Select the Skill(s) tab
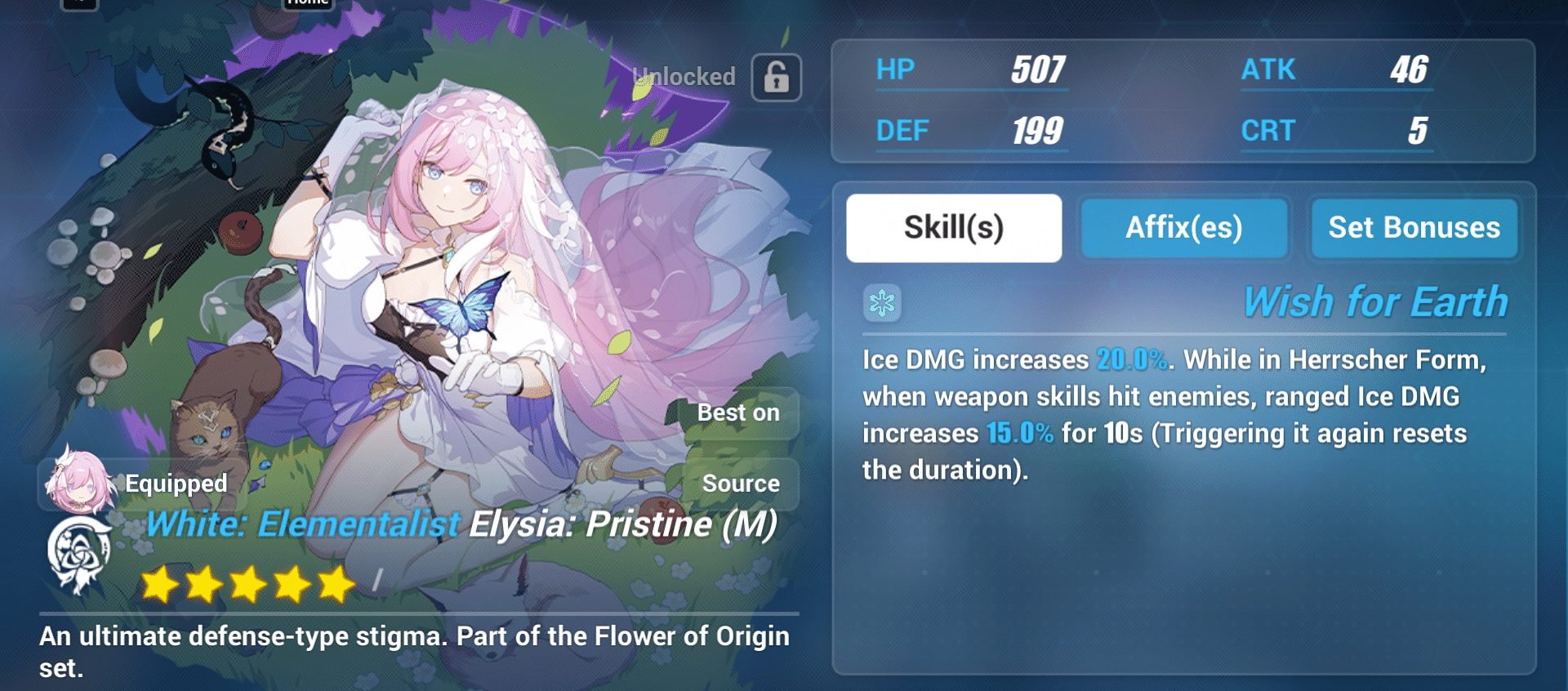Screen dimensions: 1568x691 [x=952, y=227]
